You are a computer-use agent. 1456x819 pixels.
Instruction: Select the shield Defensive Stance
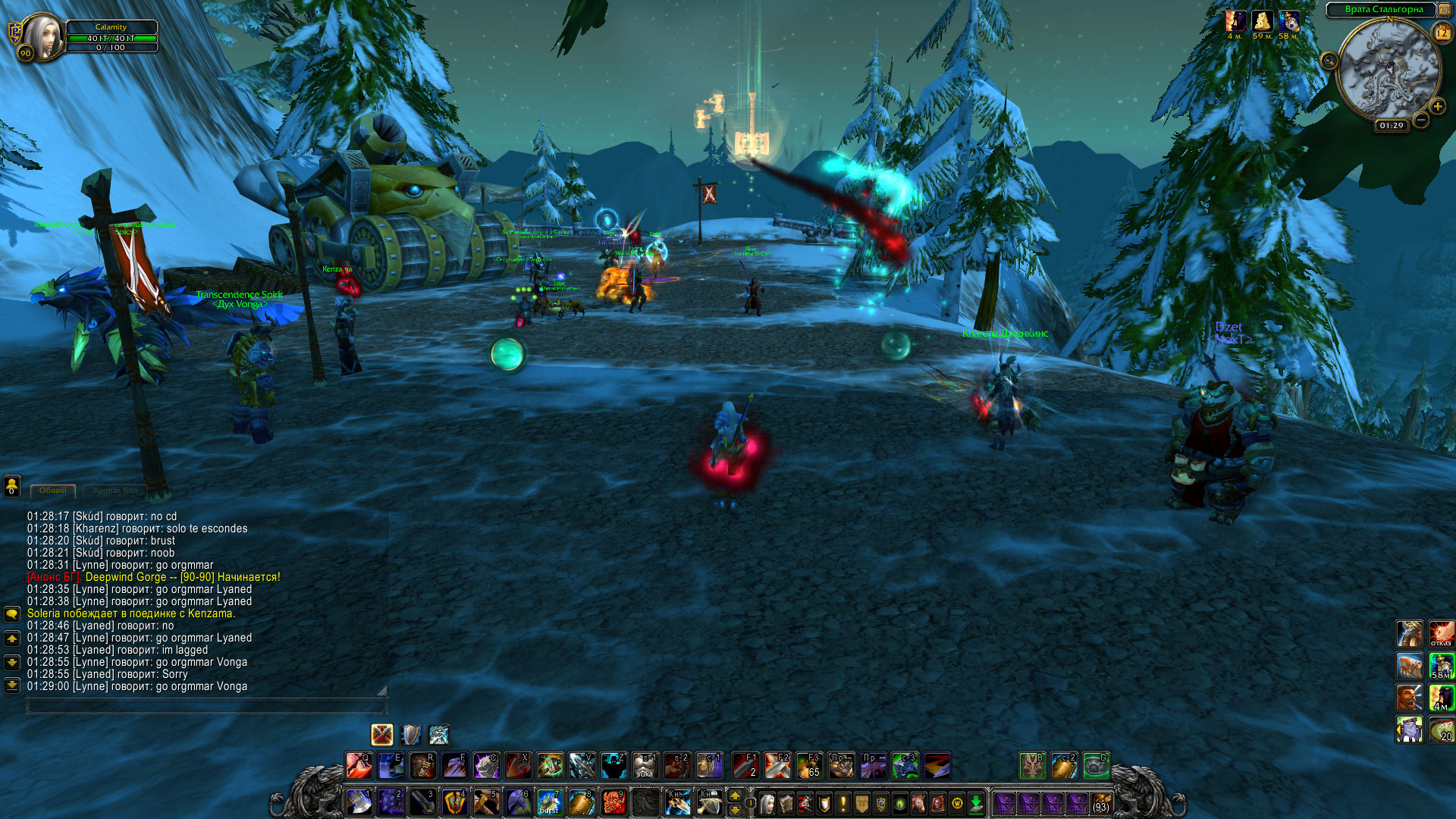tap(410, 734)
